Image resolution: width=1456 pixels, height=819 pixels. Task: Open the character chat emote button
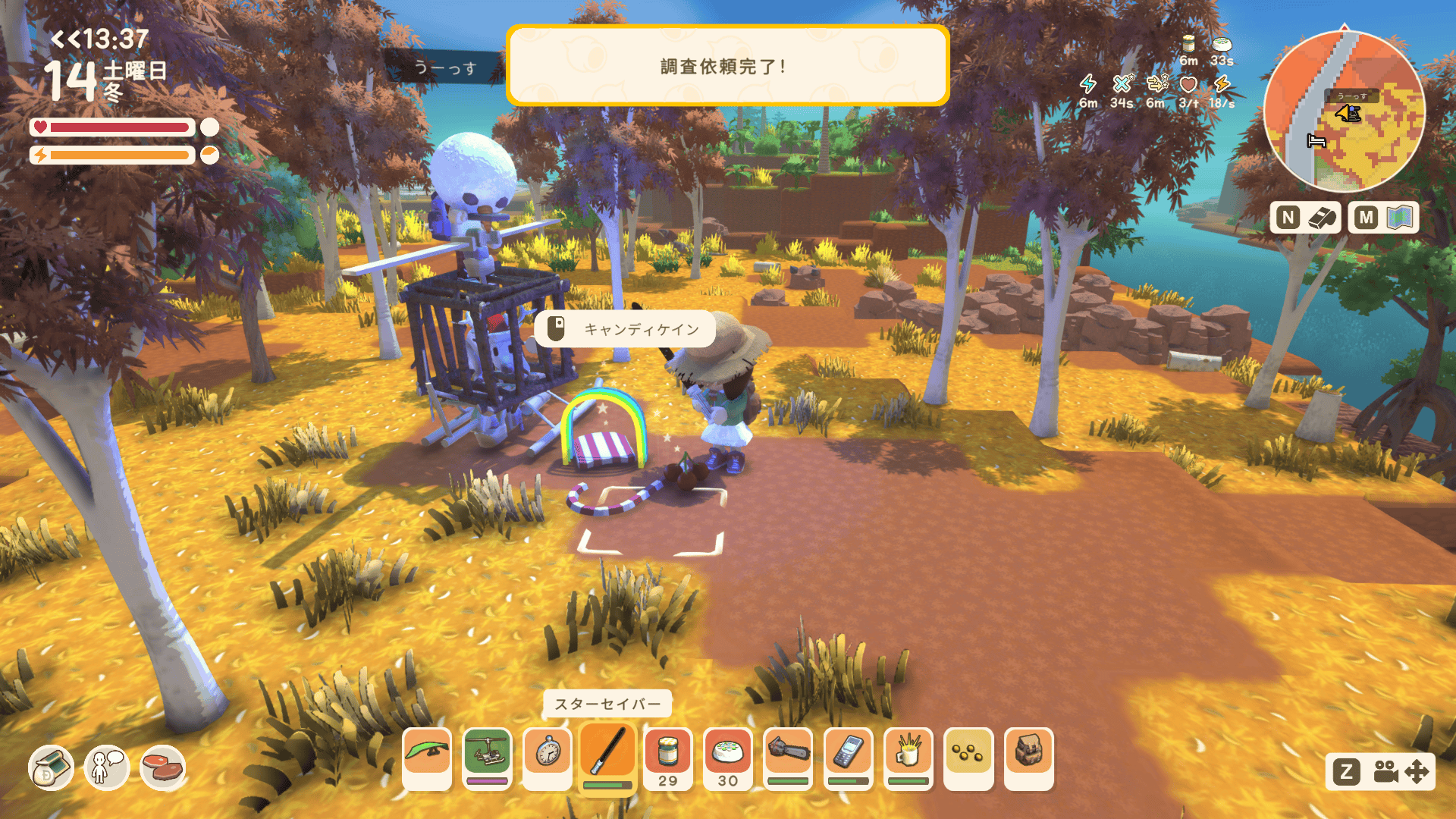[x=106, y=768]
